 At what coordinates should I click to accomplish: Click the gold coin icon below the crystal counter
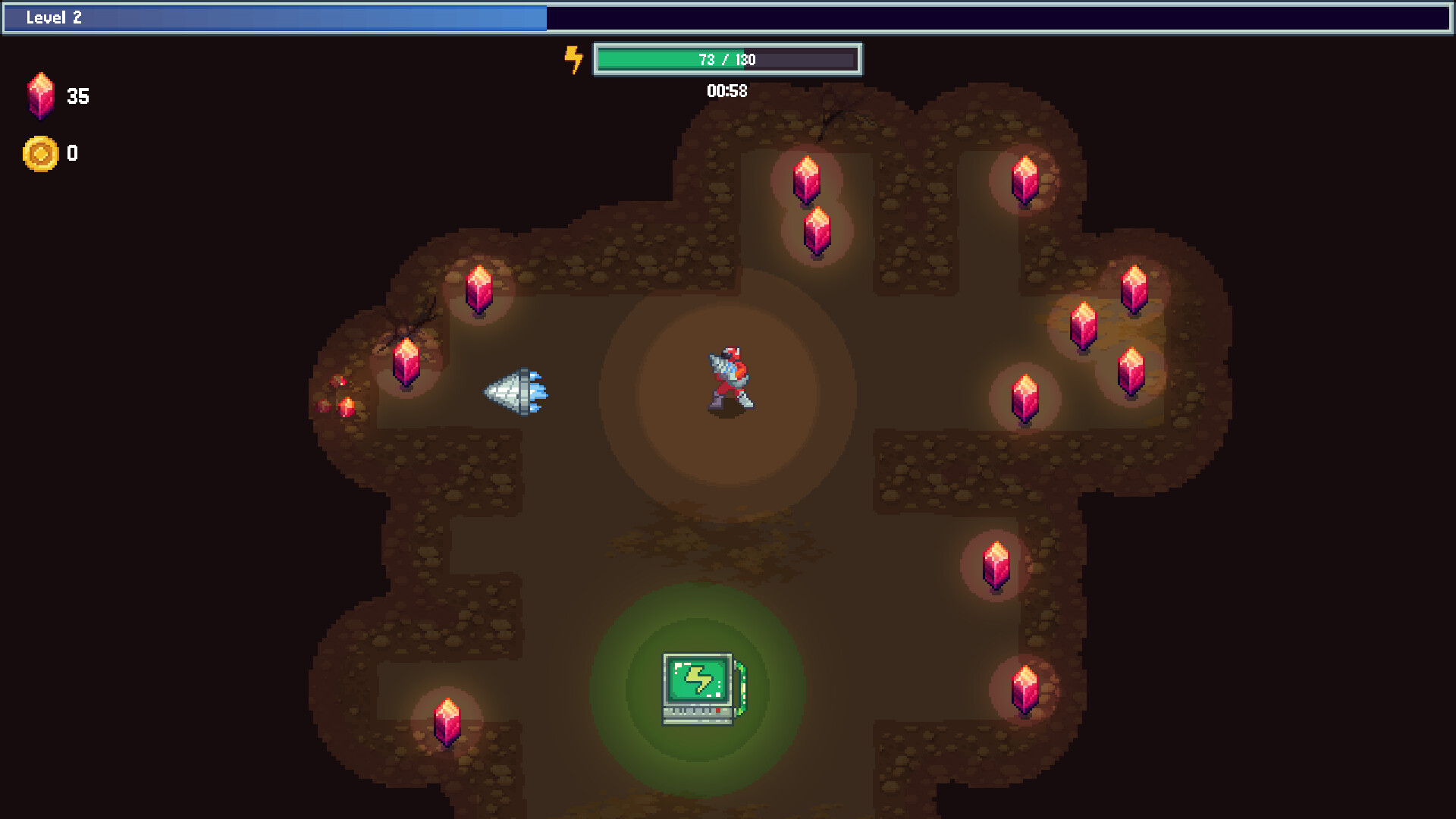39,152
